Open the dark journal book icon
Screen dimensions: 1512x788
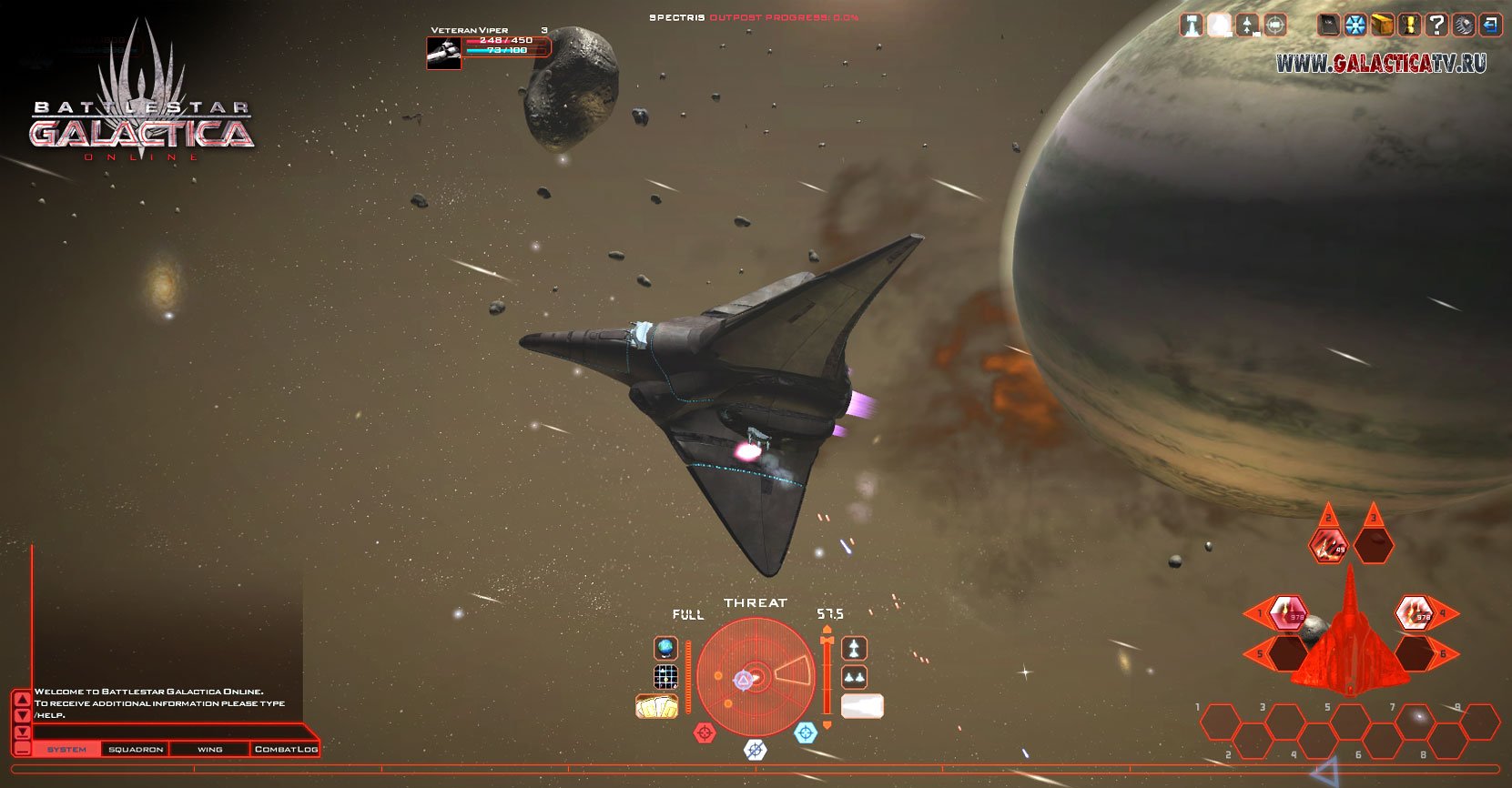[x=1329, y=25]
